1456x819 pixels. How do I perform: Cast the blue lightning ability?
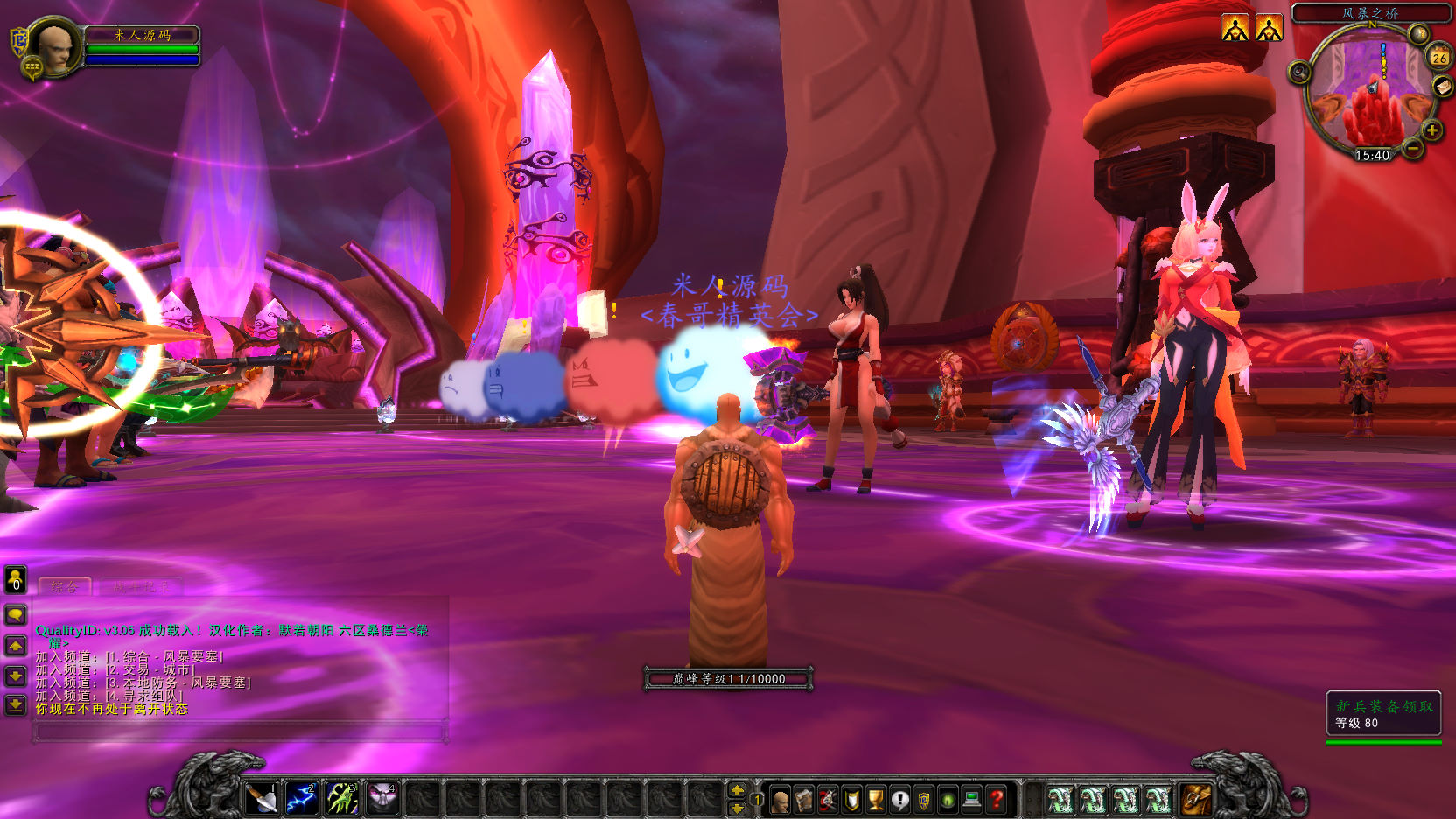pos(301,798)
